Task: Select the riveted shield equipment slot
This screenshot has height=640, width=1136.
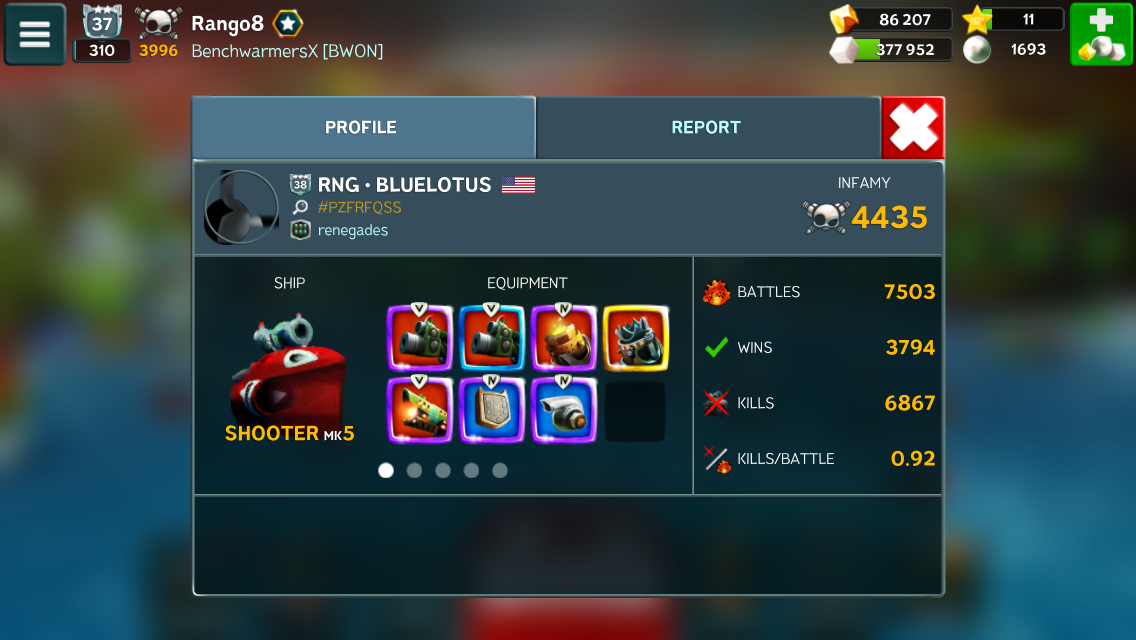Action: click(491, 410)
